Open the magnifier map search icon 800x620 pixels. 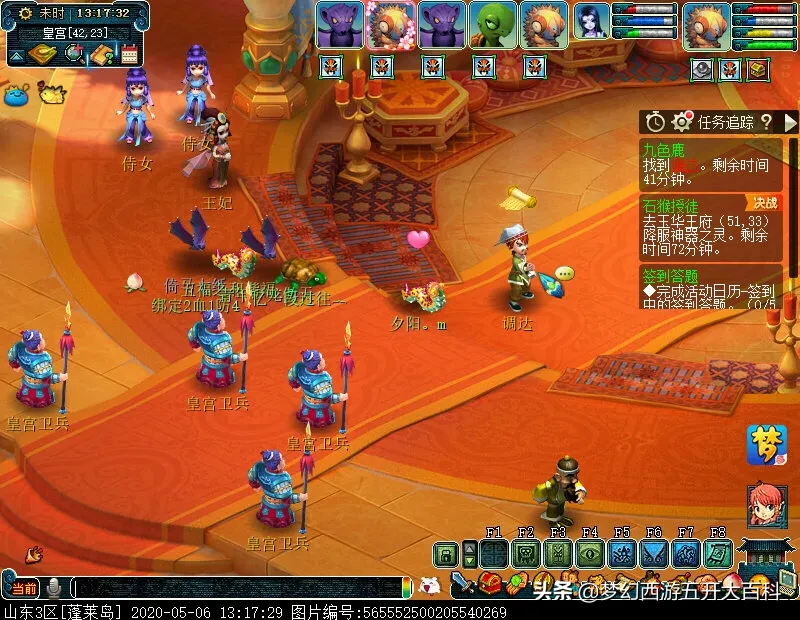pos(73,54)
